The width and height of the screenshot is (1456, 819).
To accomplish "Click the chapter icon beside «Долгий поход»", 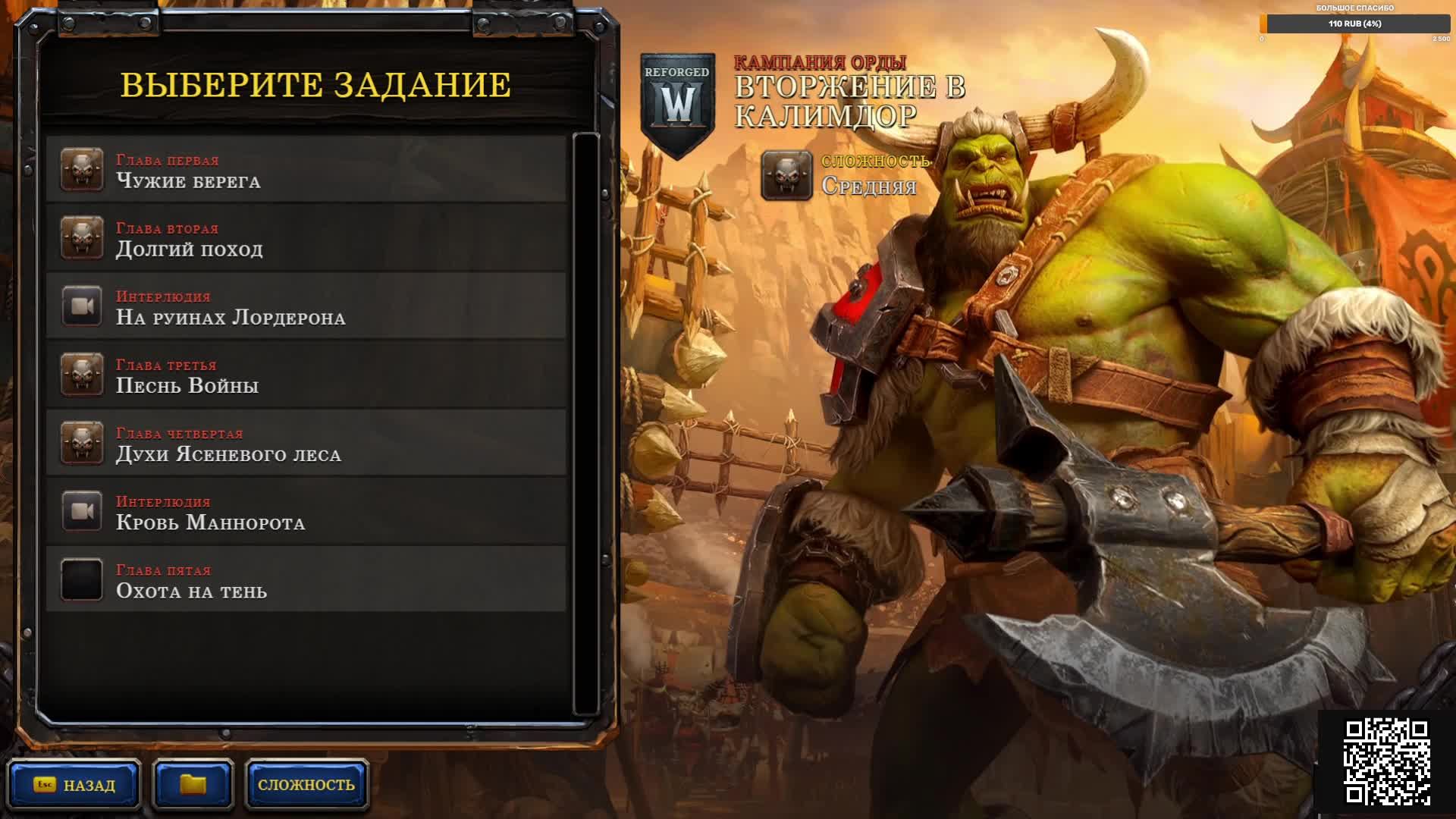I will 81,237.
